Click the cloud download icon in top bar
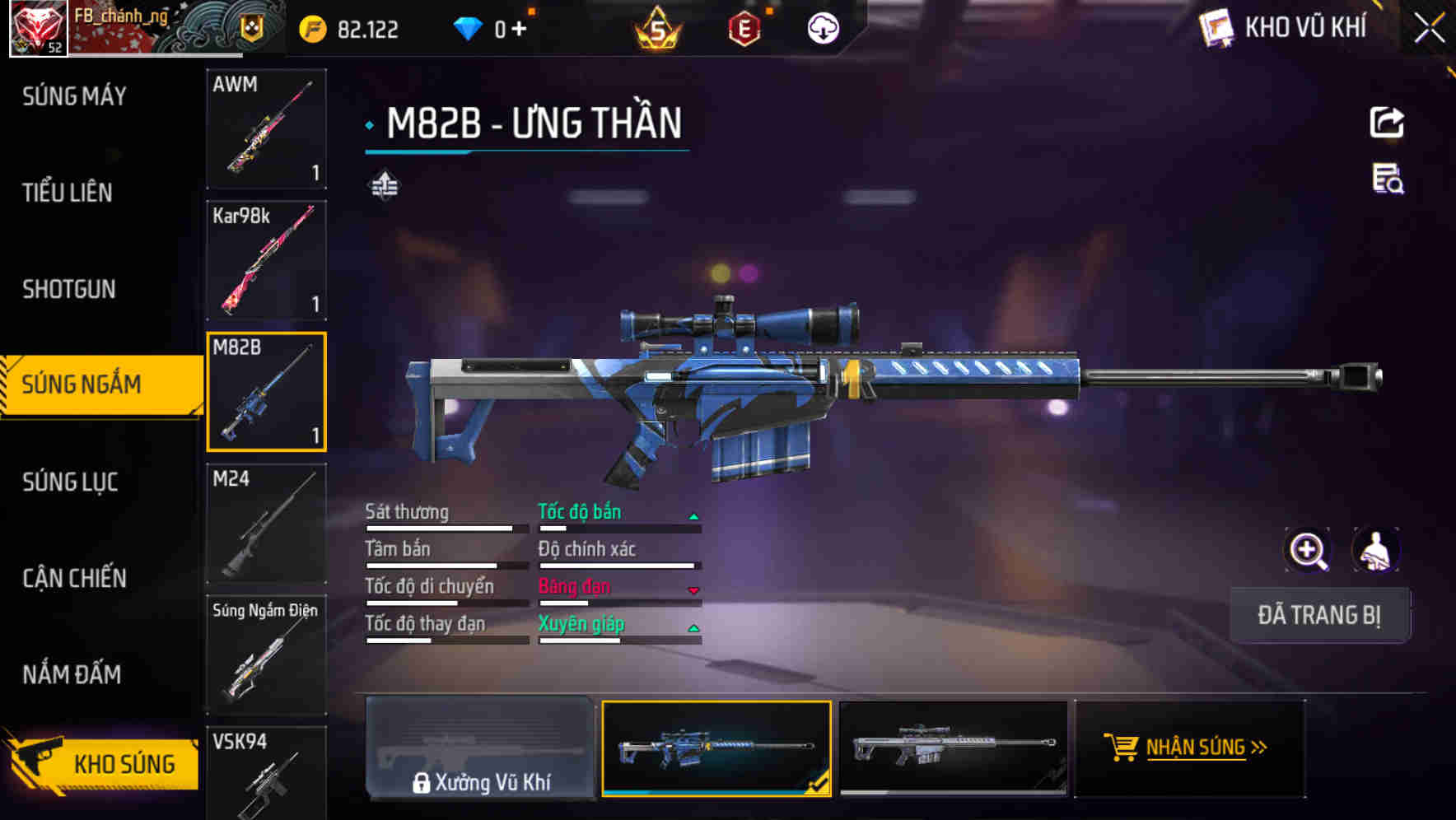The image size is (1456, 820). coord(821,27)
